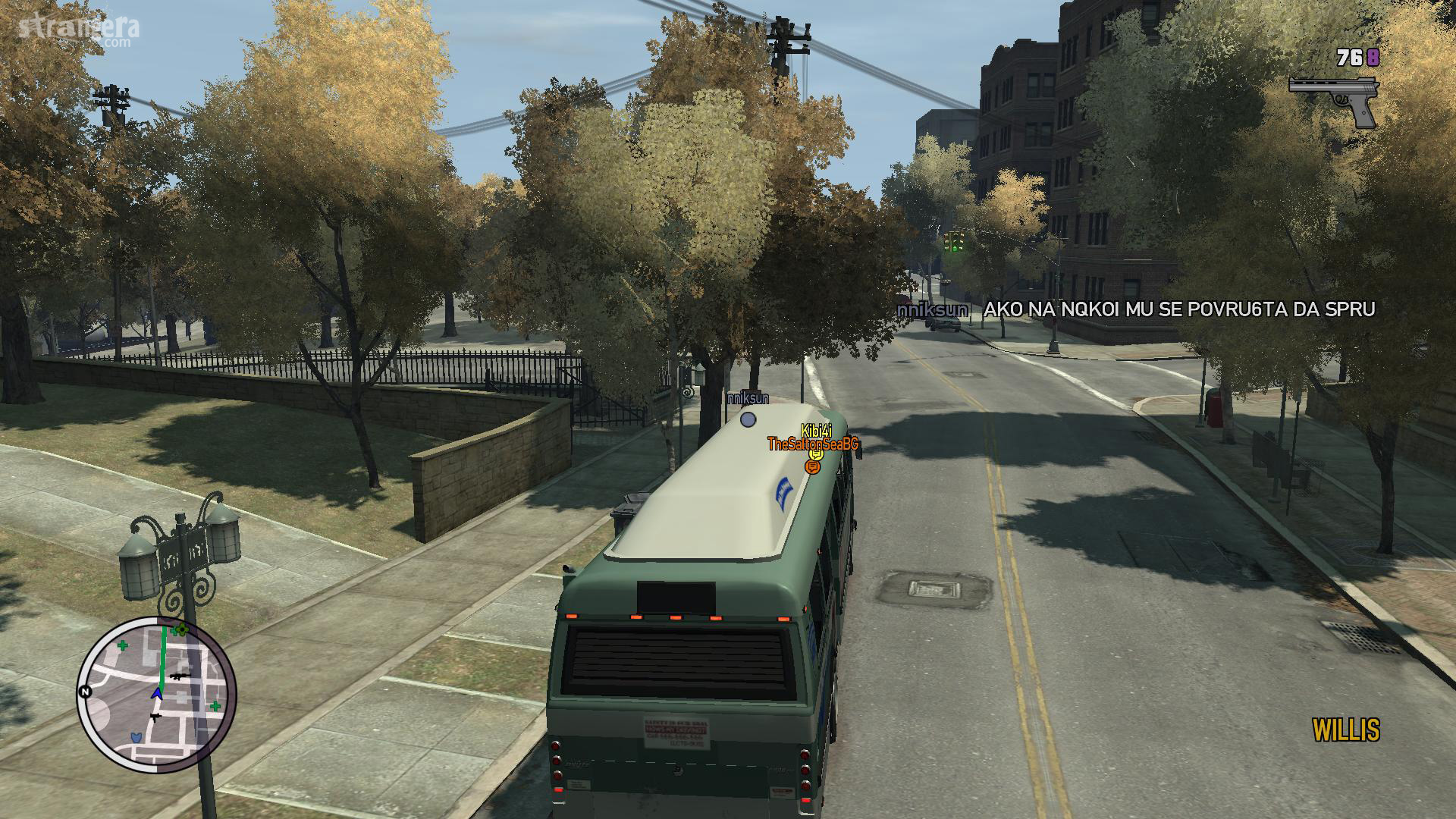This screenshot has width=1456, height=819.
Task: Click the blue body armor blip
Action: click(x=136, y=736)
